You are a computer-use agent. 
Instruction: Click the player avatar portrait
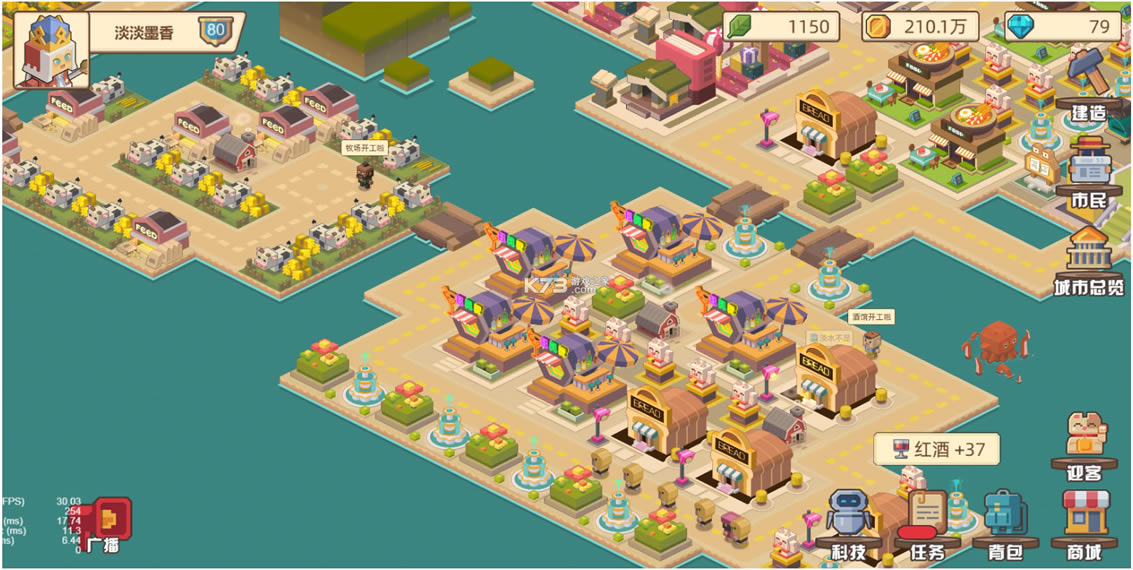(50, 48)
